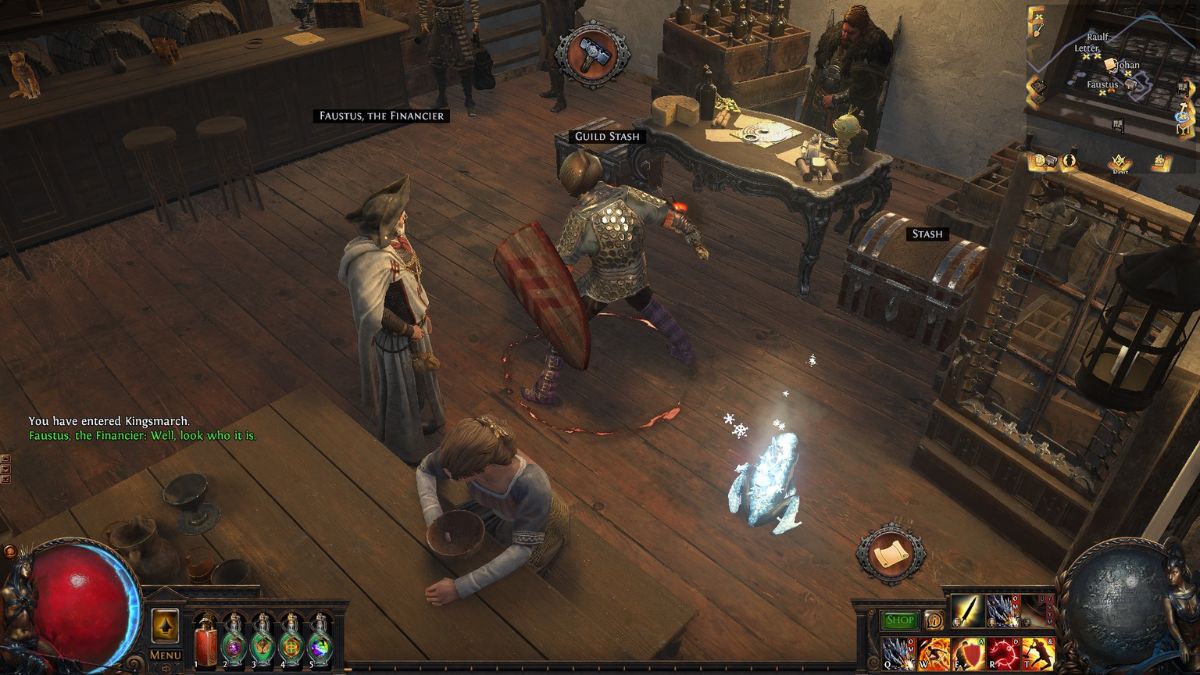The height and width of the screenshot is (675, 1200).
Task: Open the green Shop button
Action: (899, 620)
